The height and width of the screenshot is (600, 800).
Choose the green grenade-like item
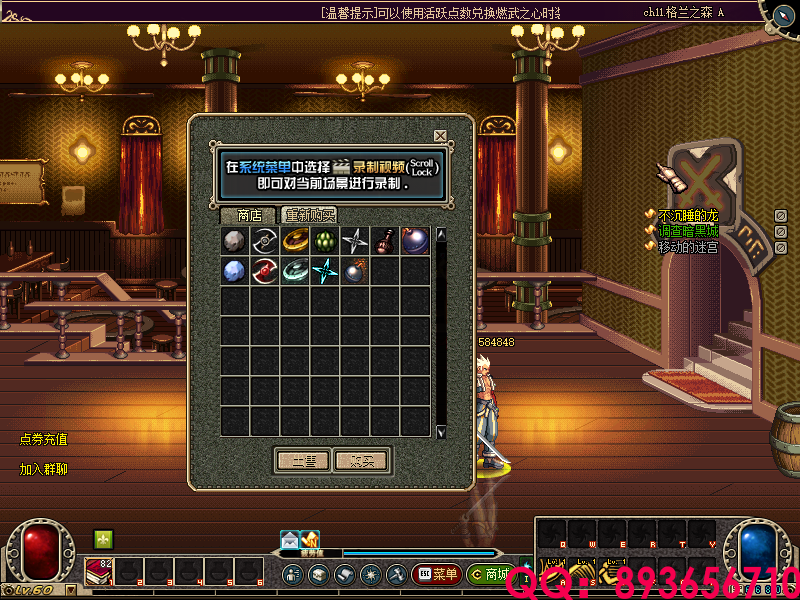coord(325,241)
